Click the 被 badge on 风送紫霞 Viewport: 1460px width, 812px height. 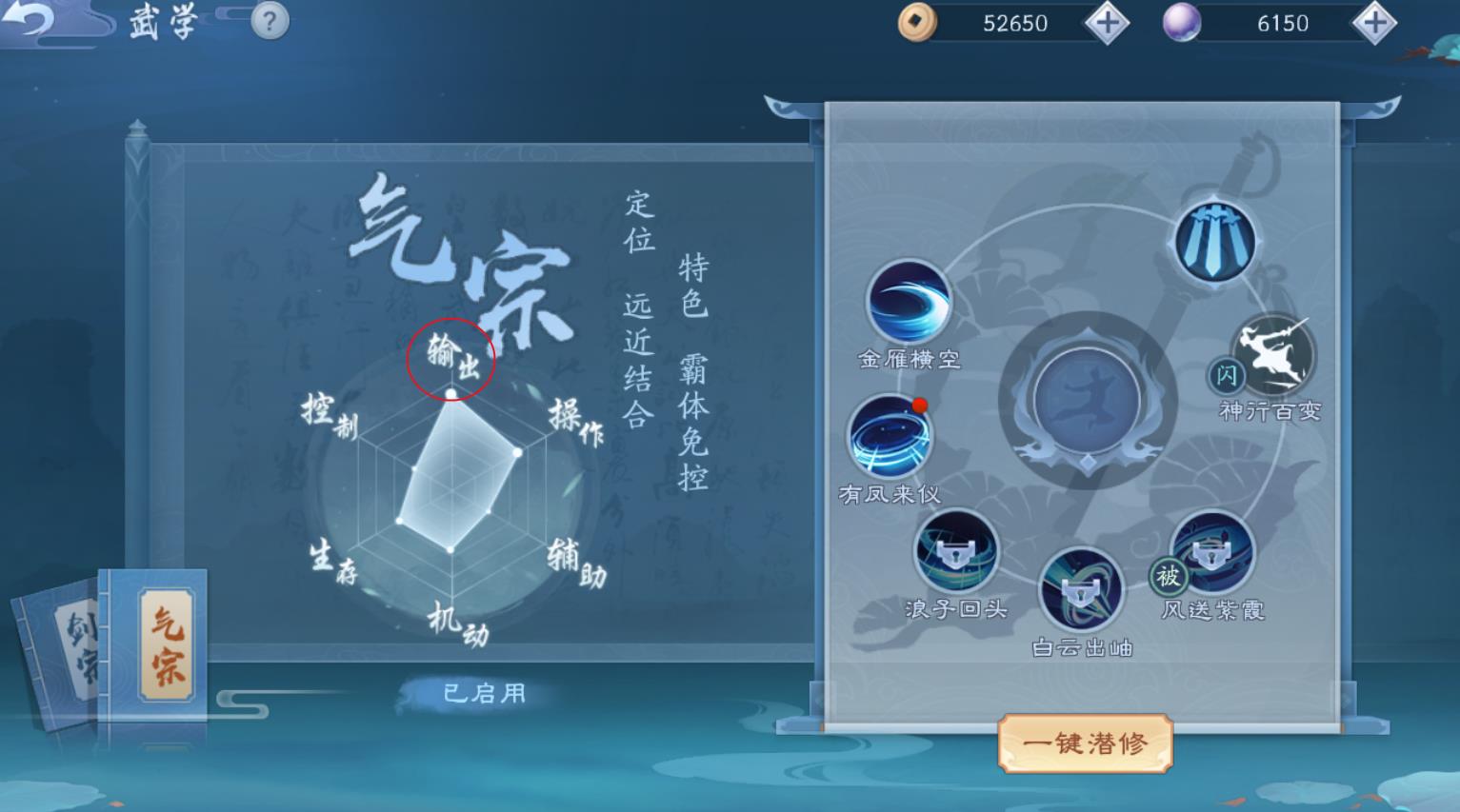click(x=1169, y=577)
